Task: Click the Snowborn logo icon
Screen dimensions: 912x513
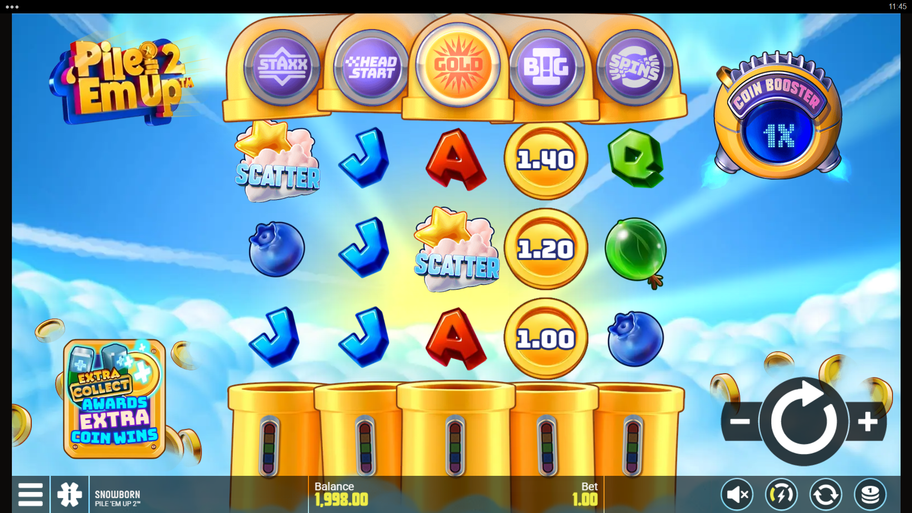Action: point(69,494)
